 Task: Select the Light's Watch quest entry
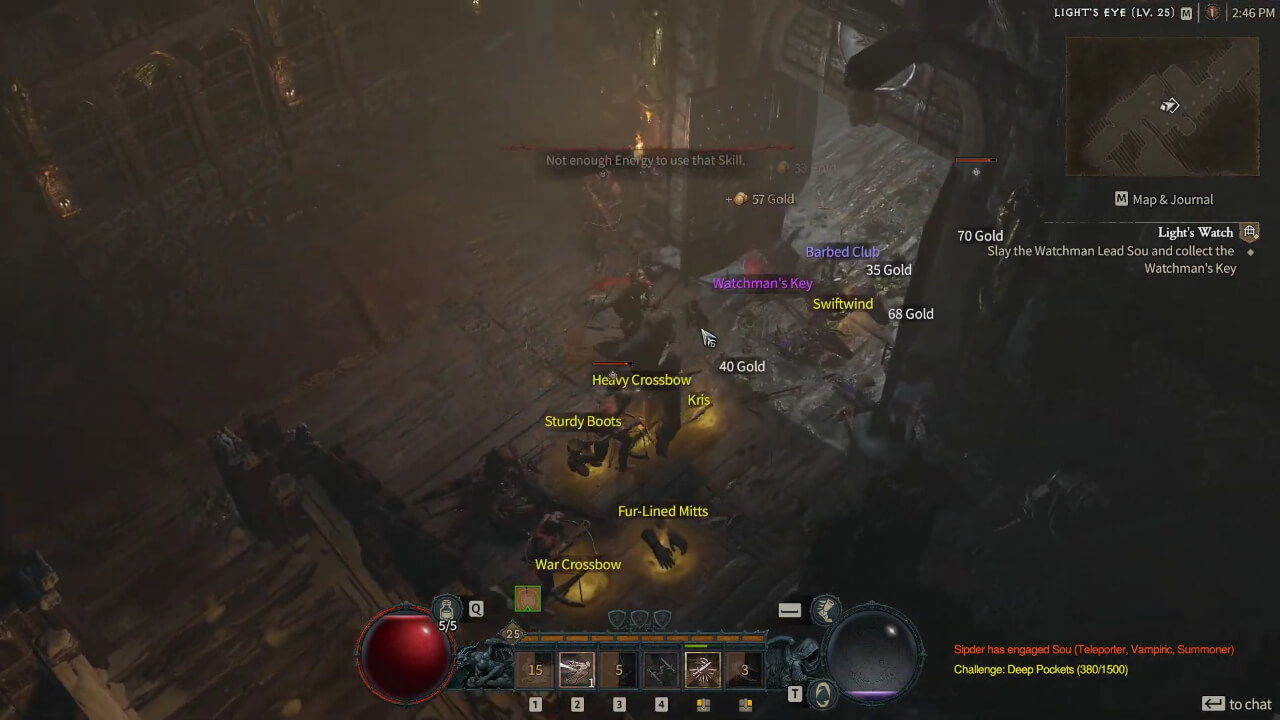(x=1197, y=232)
